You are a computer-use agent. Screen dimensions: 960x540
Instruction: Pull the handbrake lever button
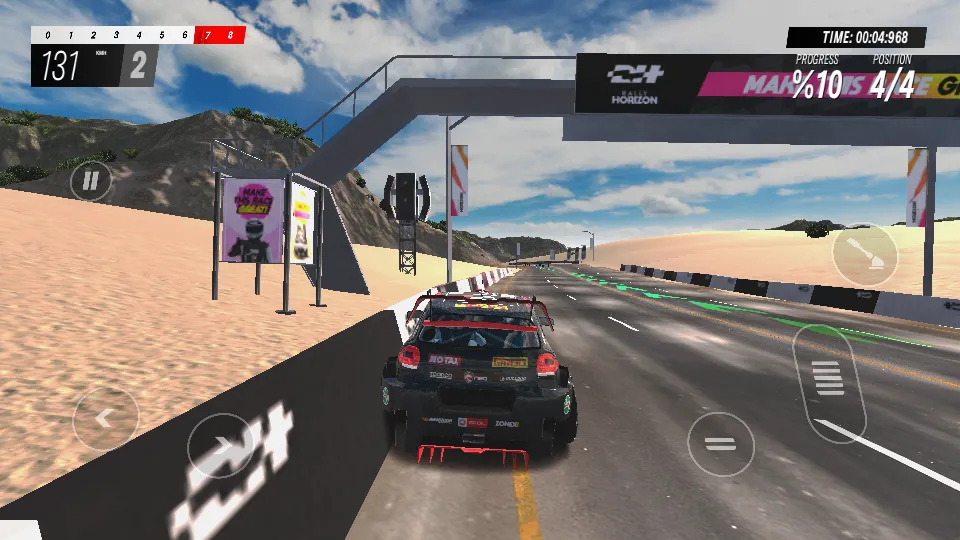[865, 255]
